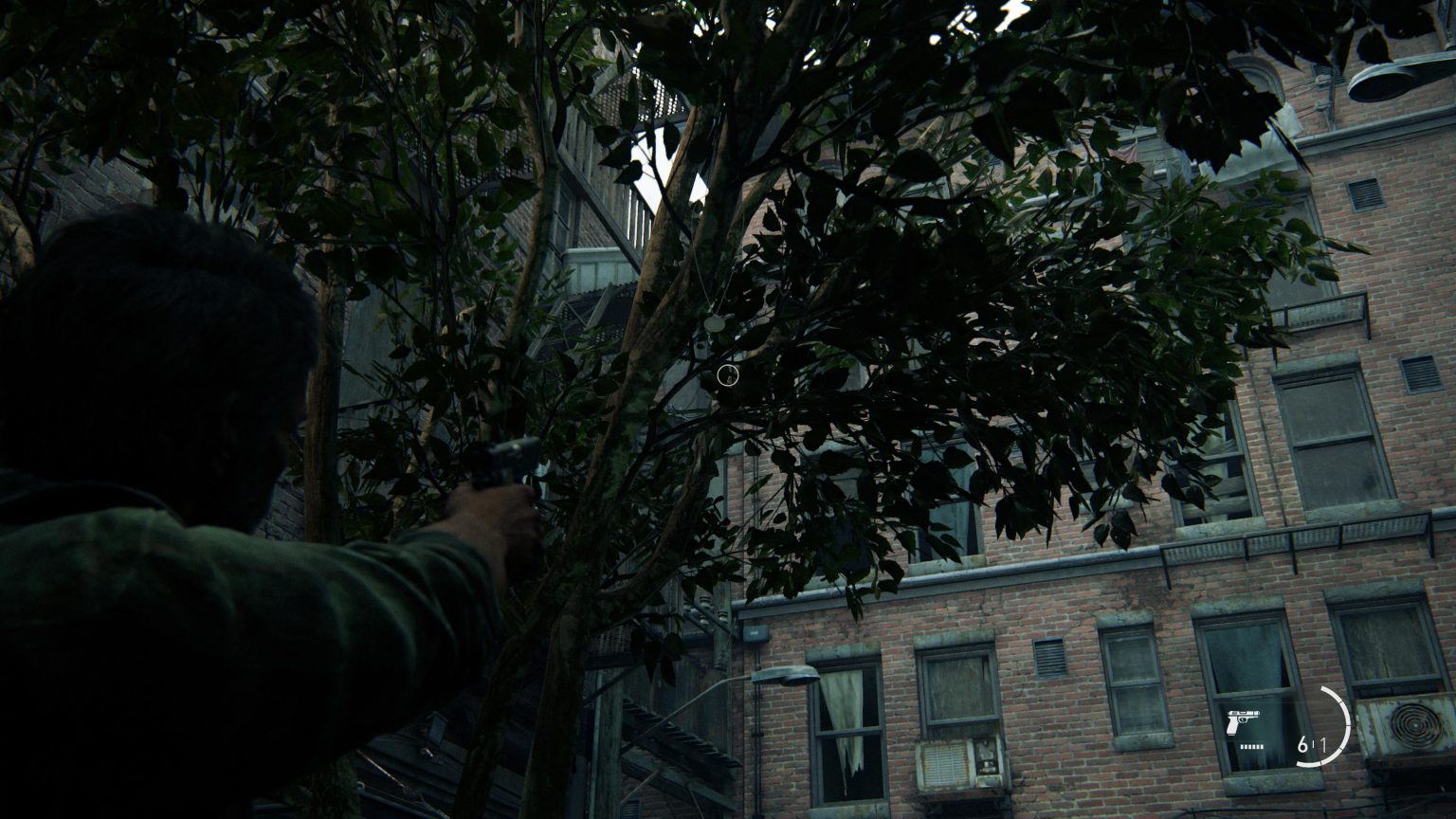The height and width of the screenshot is (819, 1456).
Task: Click the ammo pip row under the pistol
Action: [x=1251, y=747]
